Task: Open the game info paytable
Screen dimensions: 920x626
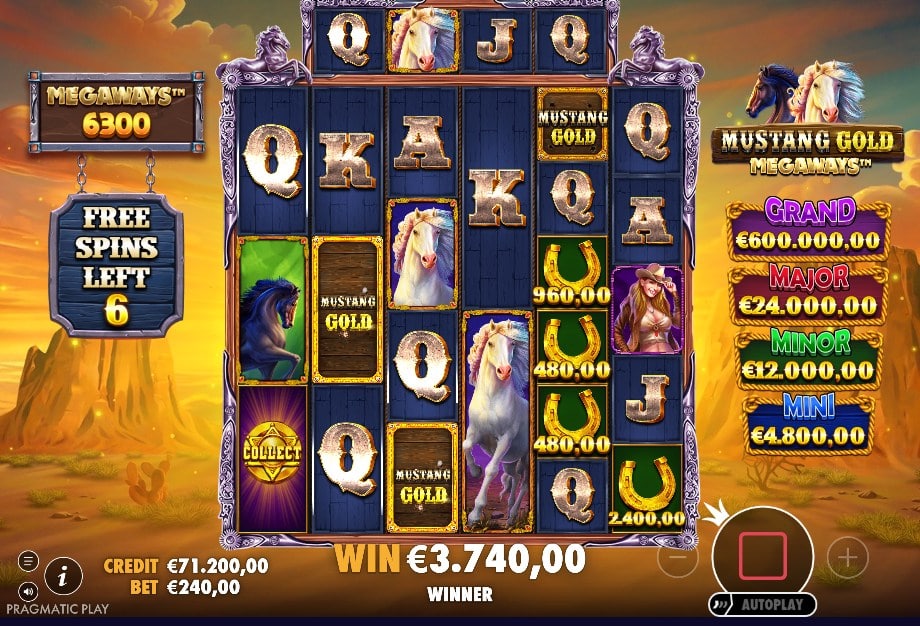Action: pos(64,574)
